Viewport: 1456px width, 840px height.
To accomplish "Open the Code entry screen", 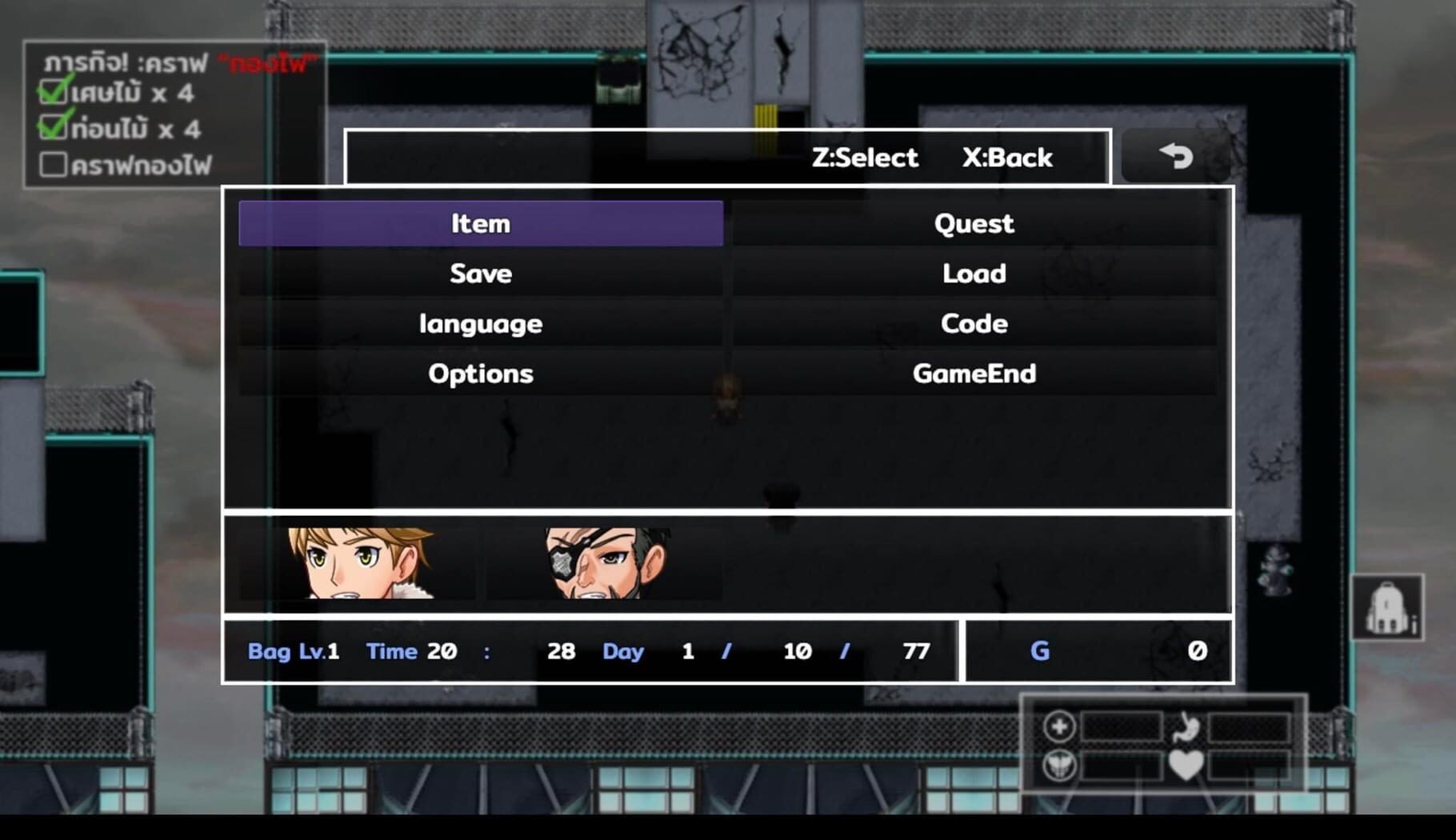I will pos(974,323).
